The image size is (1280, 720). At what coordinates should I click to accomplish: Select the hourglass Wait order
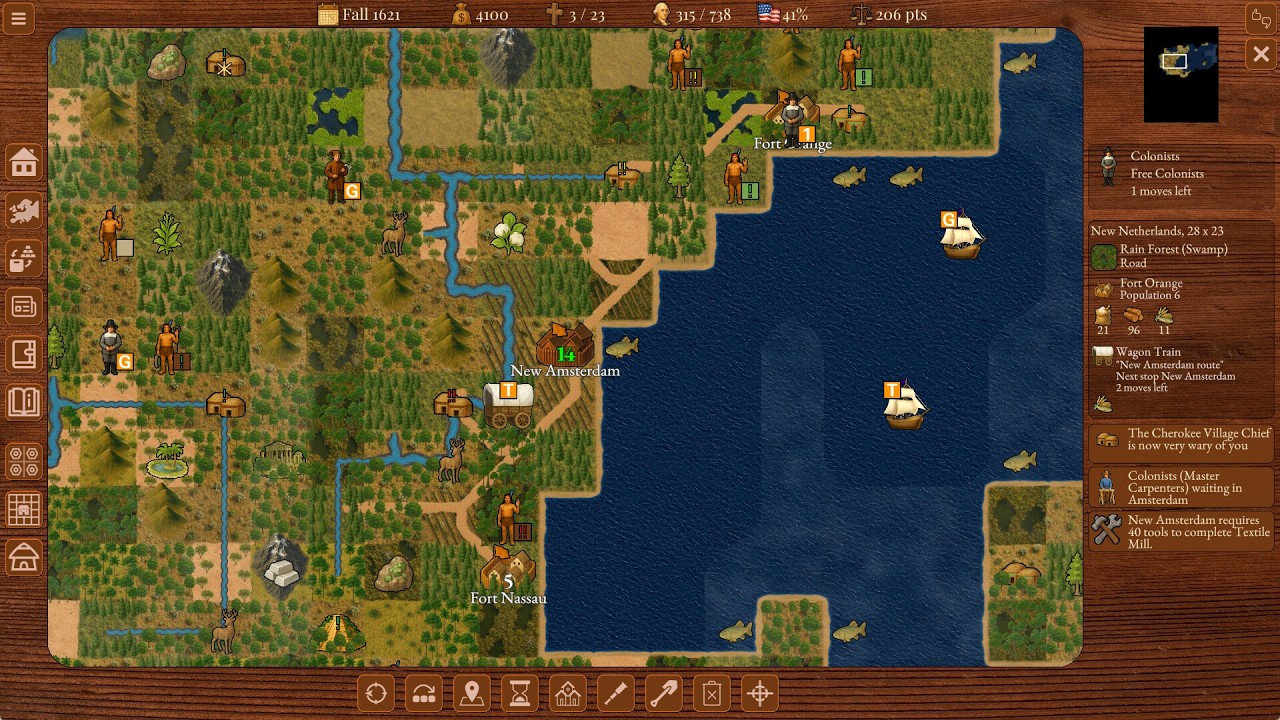[519, 692]
